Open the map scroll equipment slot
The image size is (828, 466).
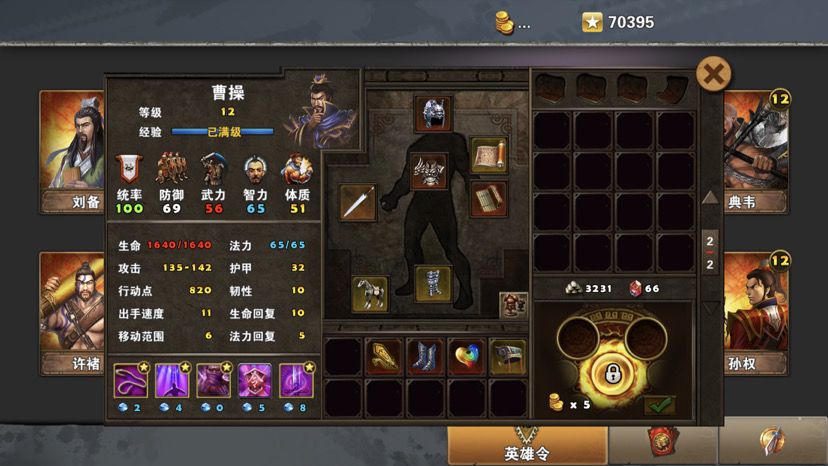tap(488, 155)
